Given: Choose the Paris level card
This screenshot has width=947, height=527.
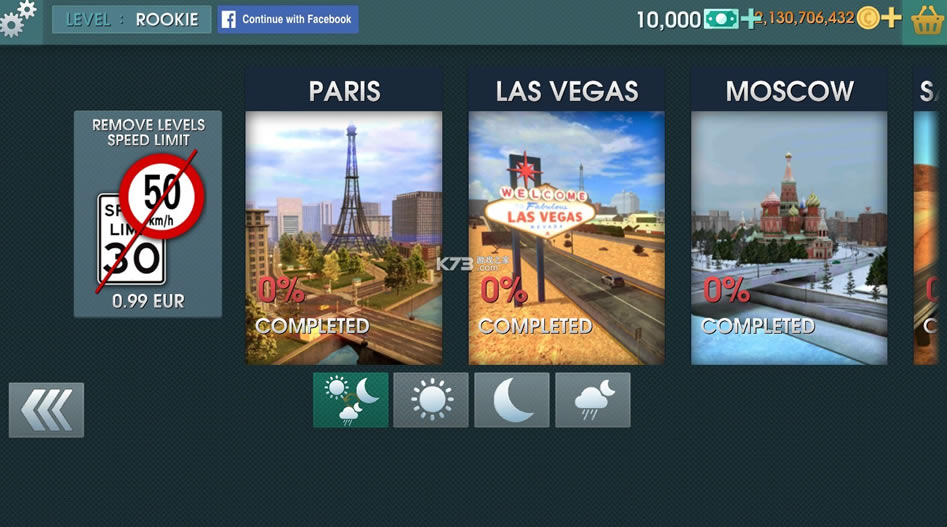Looking at the screenshot, I should tap(344, 216).
